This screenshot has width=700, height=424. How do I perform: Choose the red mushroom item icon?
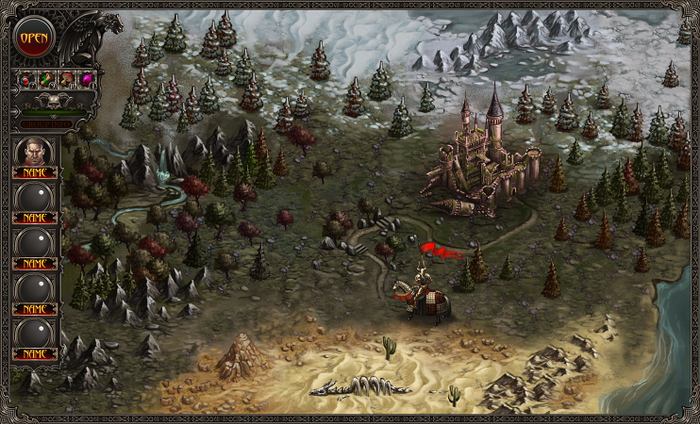click(67, 80)
